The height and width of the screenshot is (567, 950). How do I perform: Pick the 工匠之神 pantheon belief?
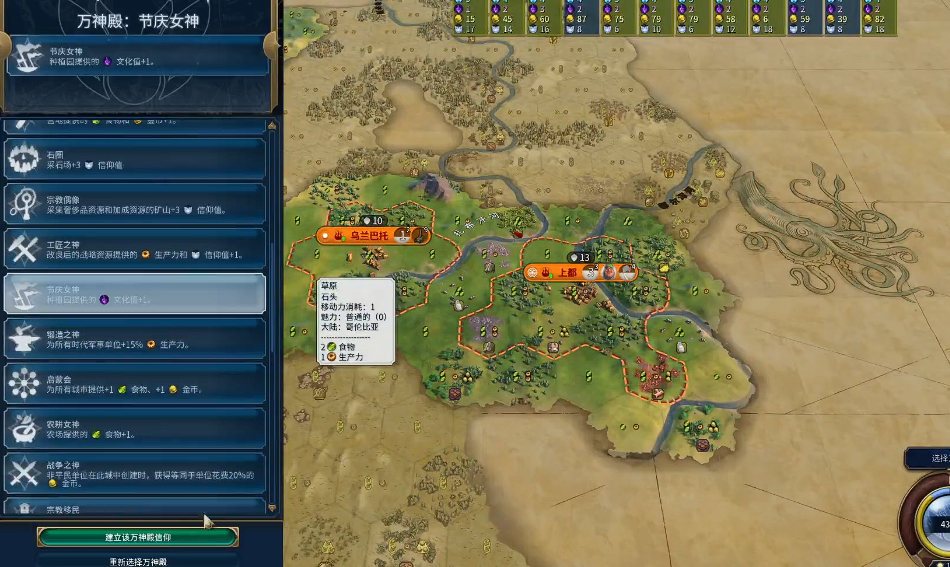click(135, 248)
